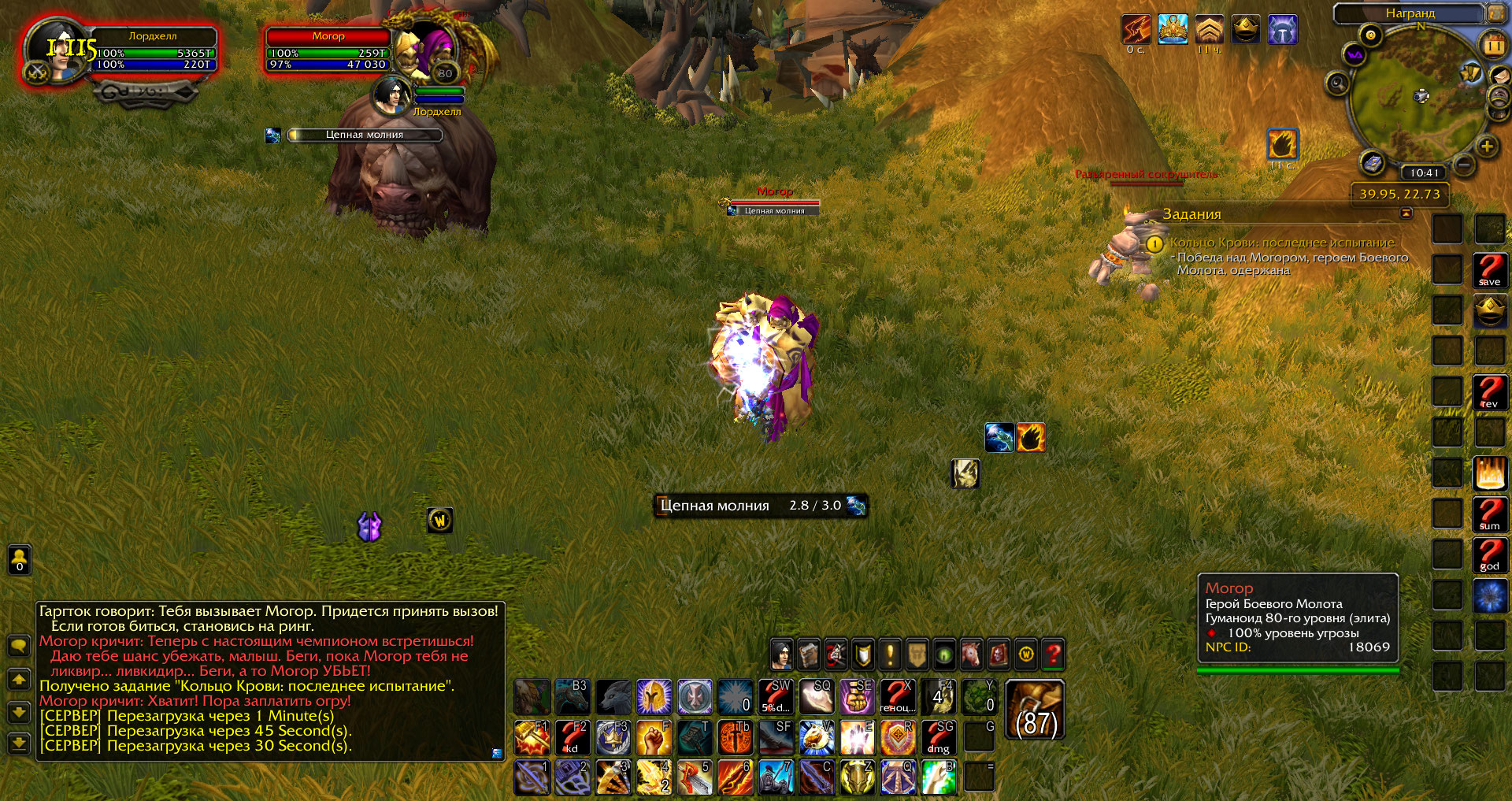Image resolution: width=1512 pixels, height=801 pixels.
Task: Use the 'dmg' macro slot
Action: tap(938, 738)
